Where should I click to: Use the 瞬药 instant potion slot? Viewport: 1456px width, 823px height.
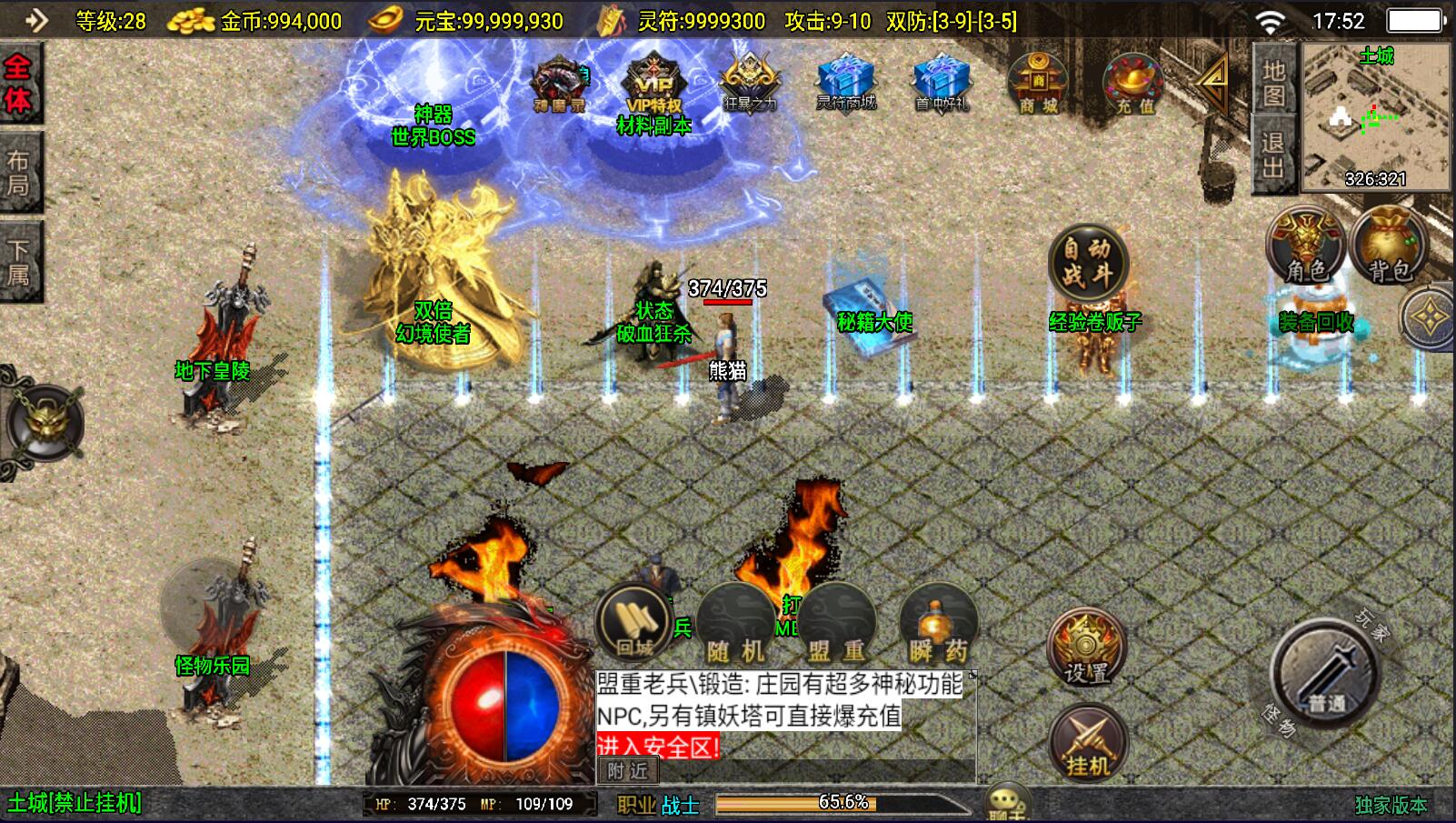938,625
